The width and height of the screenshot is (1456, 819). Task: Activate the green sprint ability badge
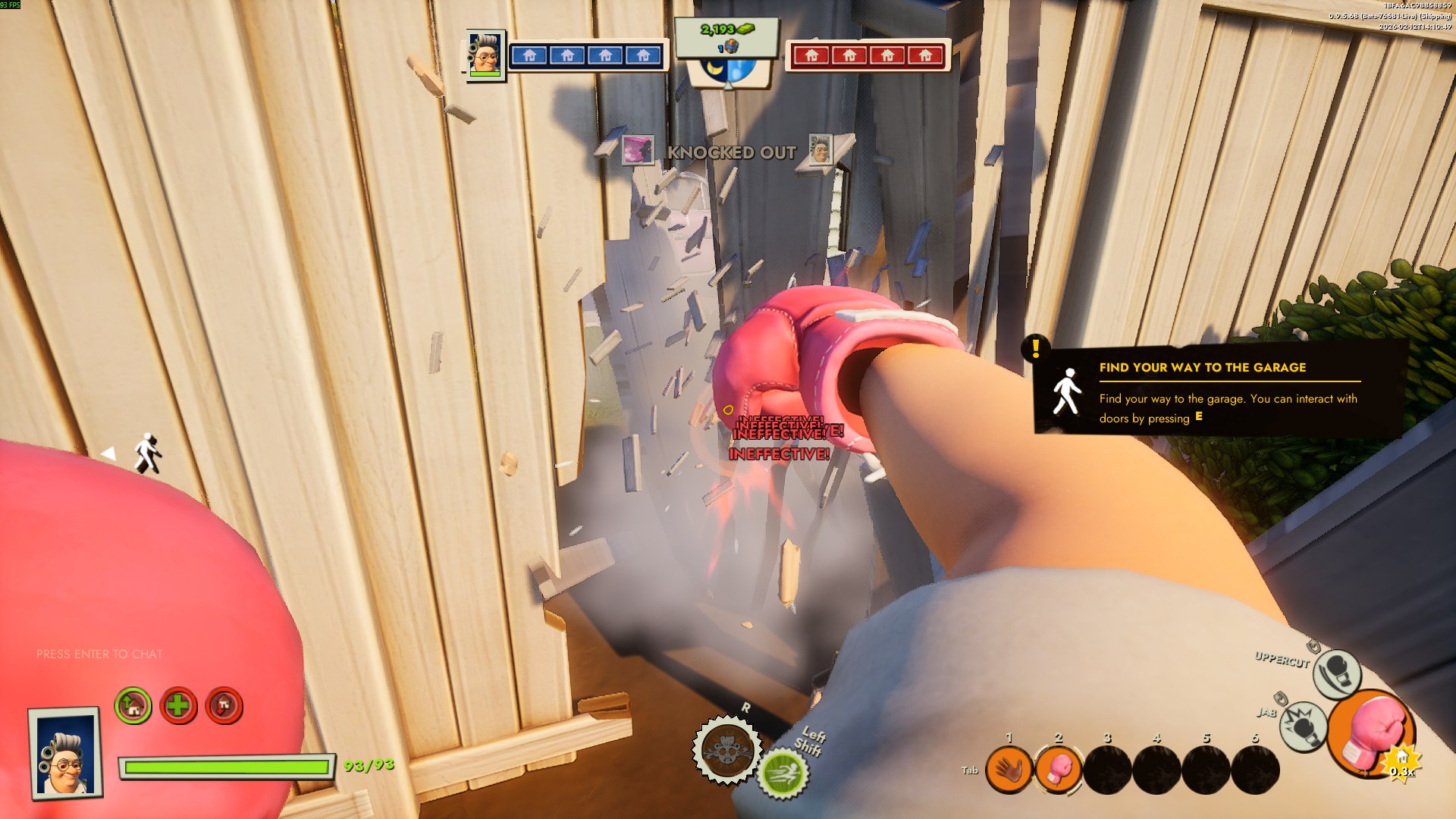[x=783, y=773]
